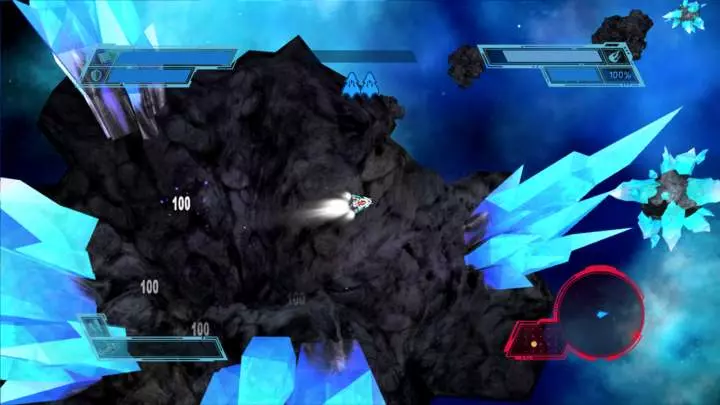This screenshot has height=405, width=720.
Task: Select the red panel attached to the radar
Action: [x=532, y=340]
